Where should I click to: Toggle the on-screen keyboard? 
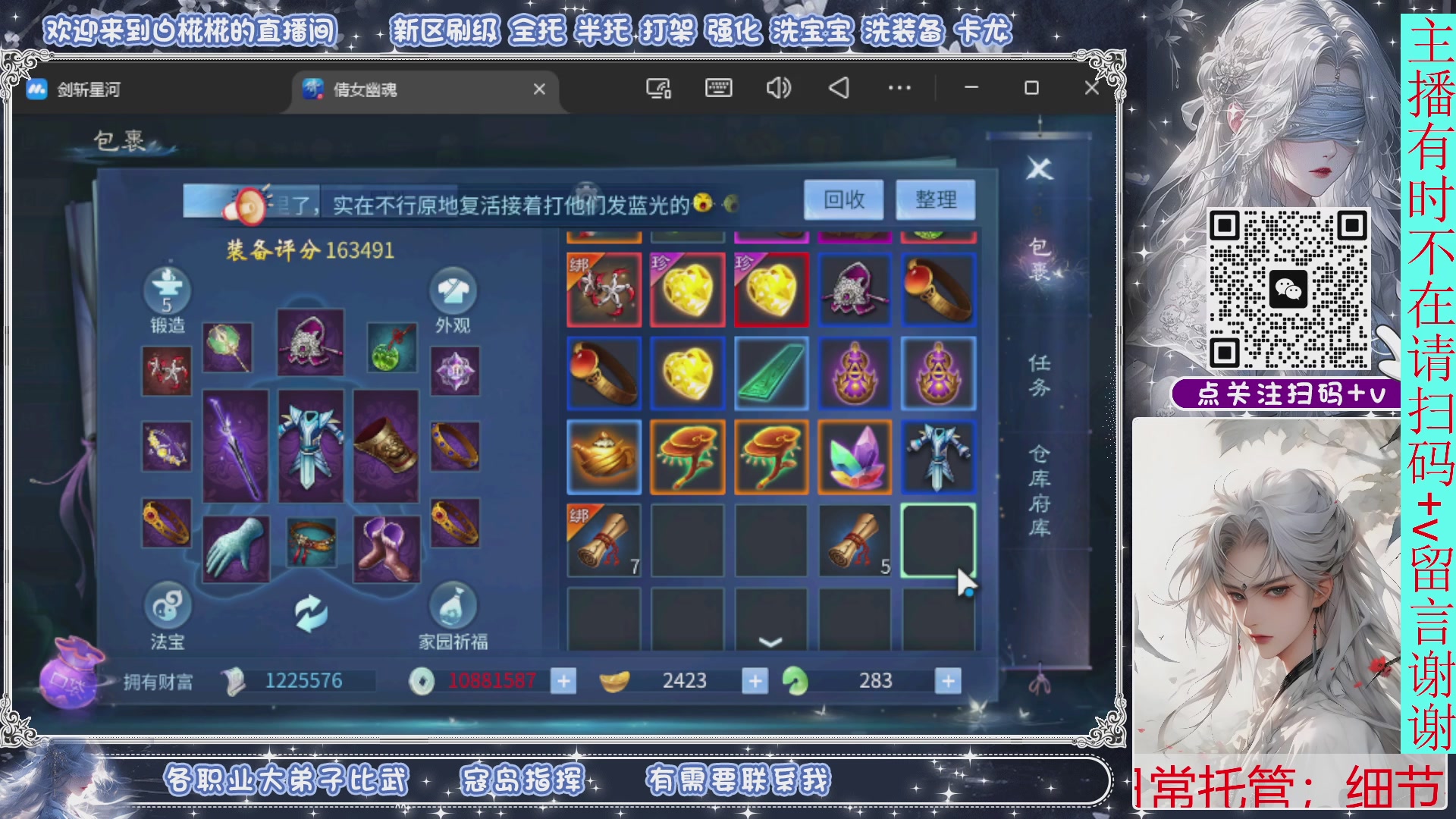718,88
